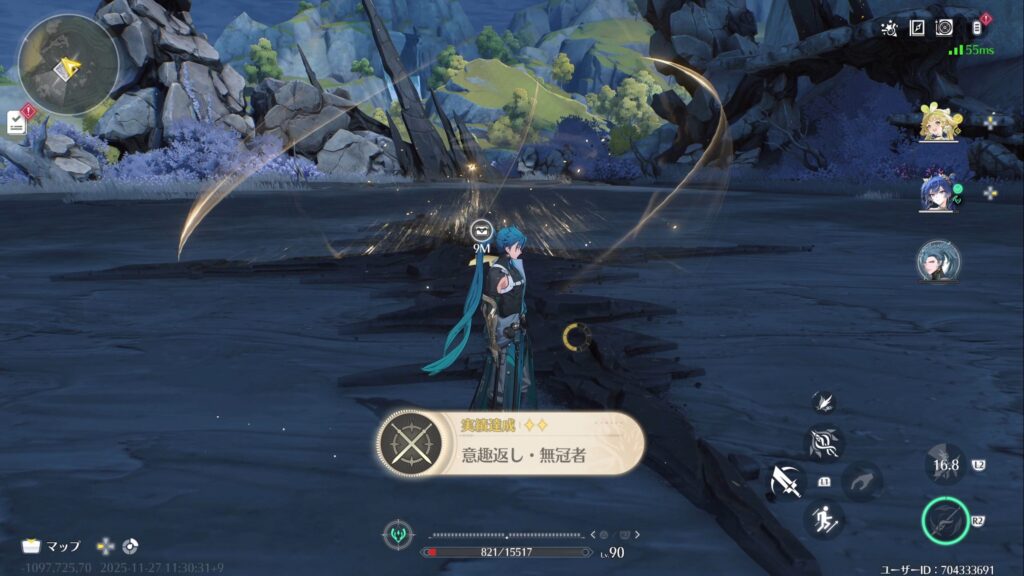Open the guidebook icon in top bar
This screenshot has height=576, width=1024.
point(916,29)
